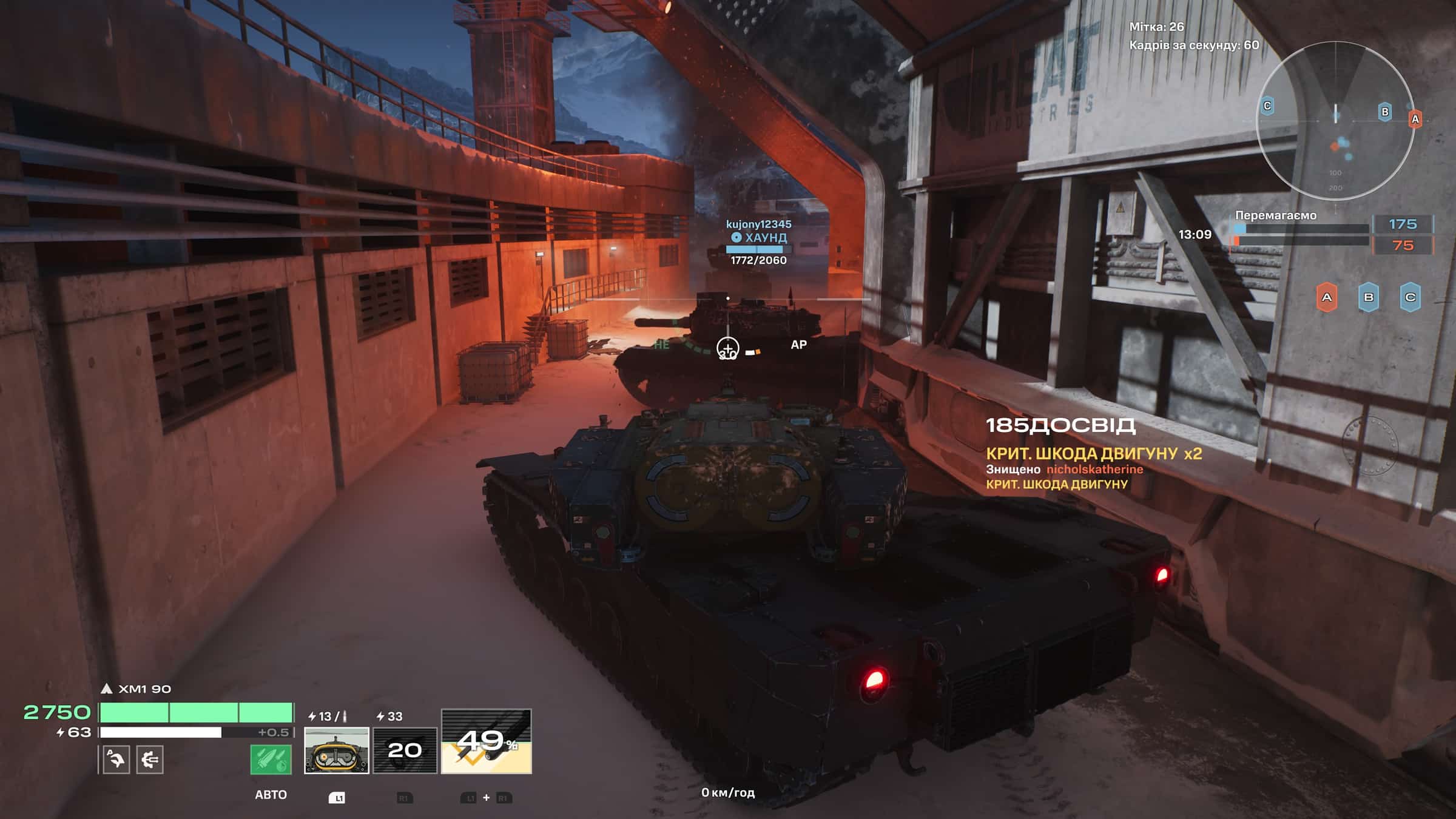Select capture point A hexagon under the score bars
The width and height of the screenshot is (1456, 819).
[x=1327, y=297]
